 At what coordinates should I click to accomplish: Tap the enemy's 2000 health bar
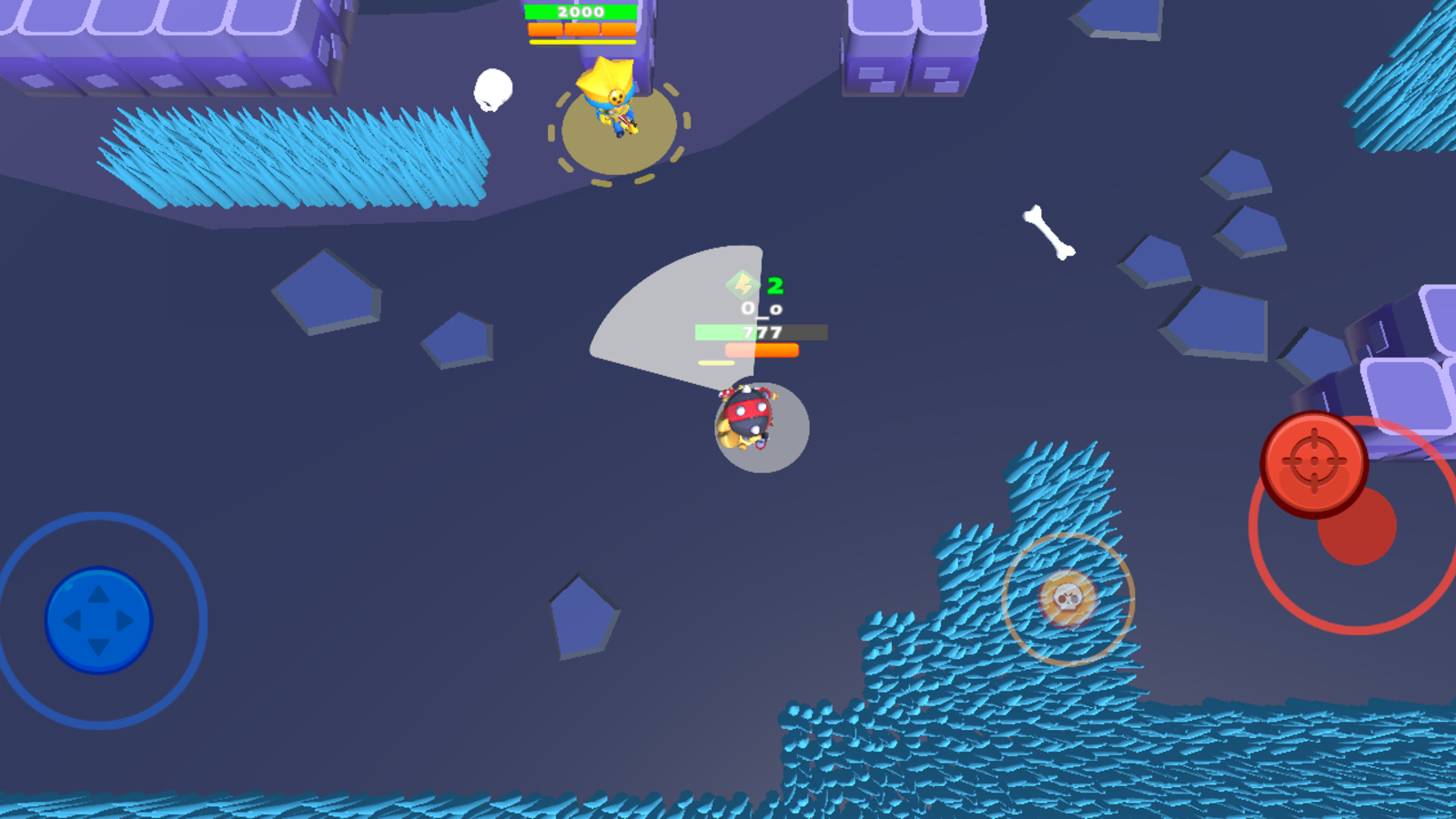click(x=580, y=12)
